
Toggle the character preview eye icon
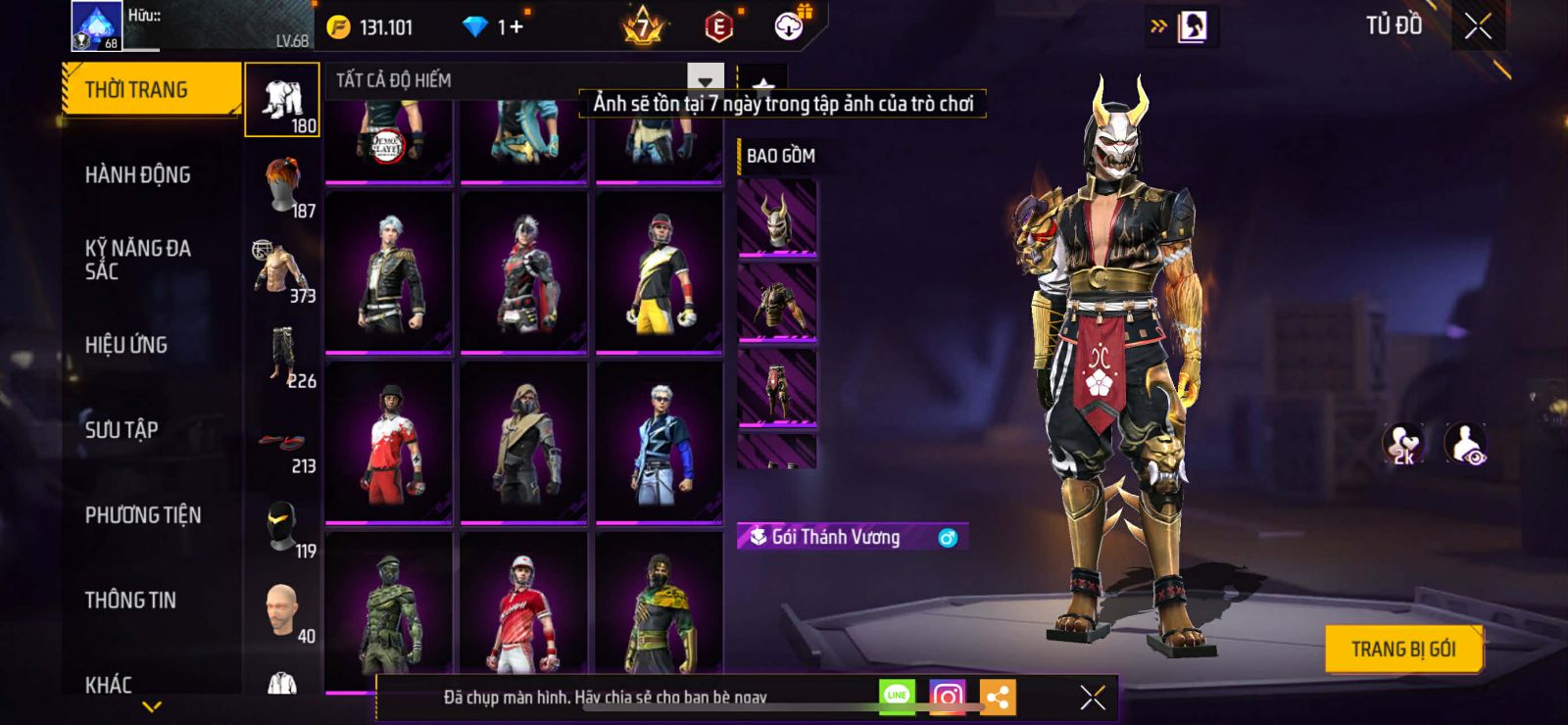coord(1466,444)
